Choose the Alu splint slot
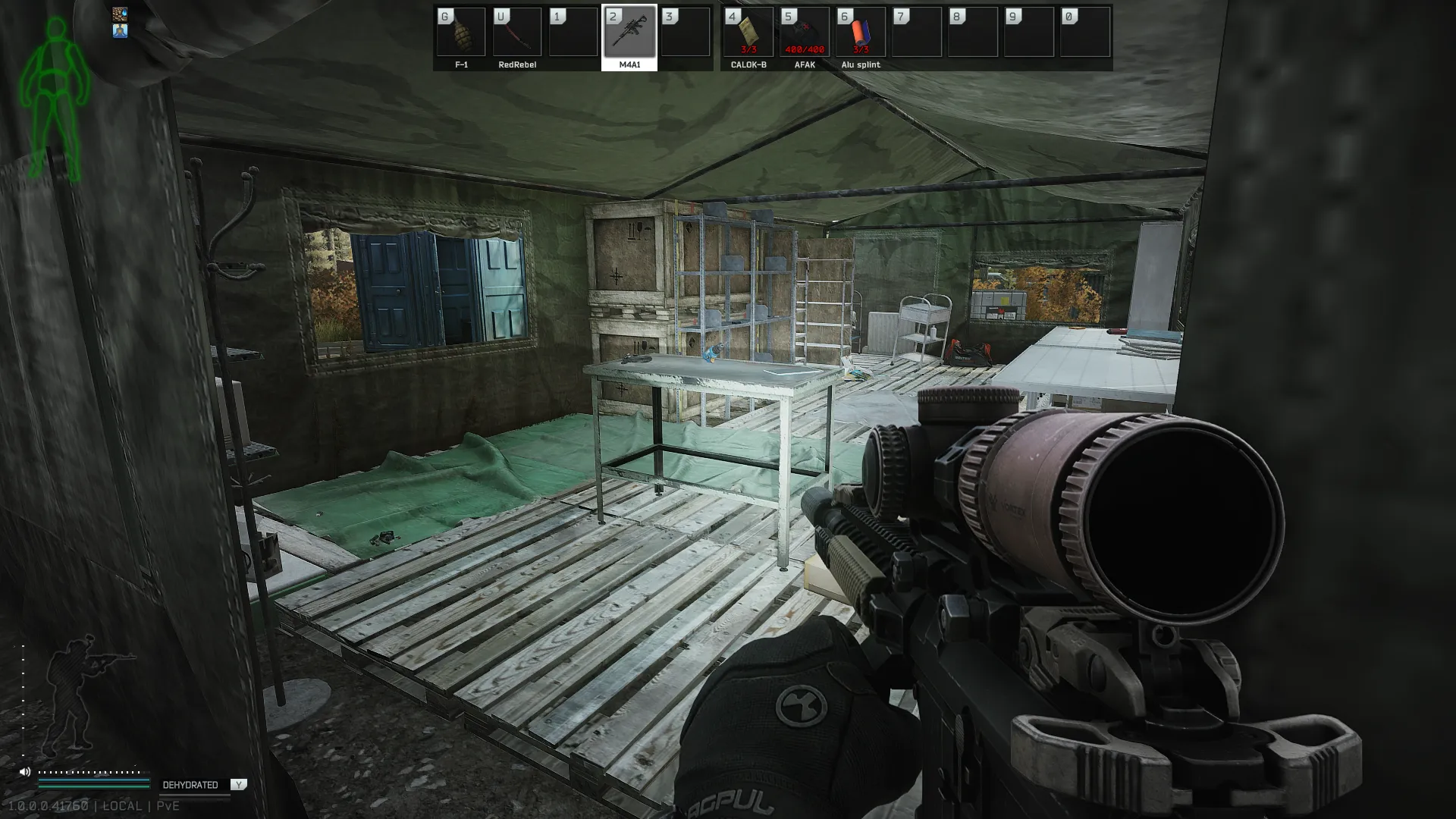Screen dimensions: 1456x819 click(x=861, y=33)
